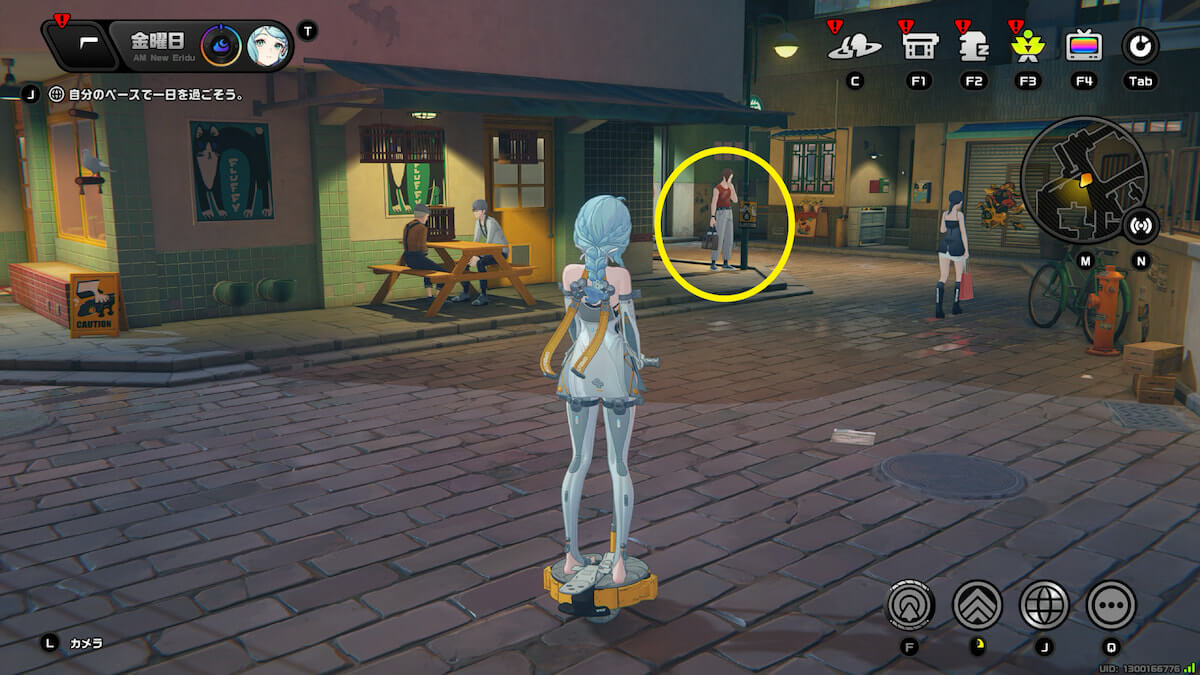
Task: Click the double-chevron button
Action: pos(977,604)
